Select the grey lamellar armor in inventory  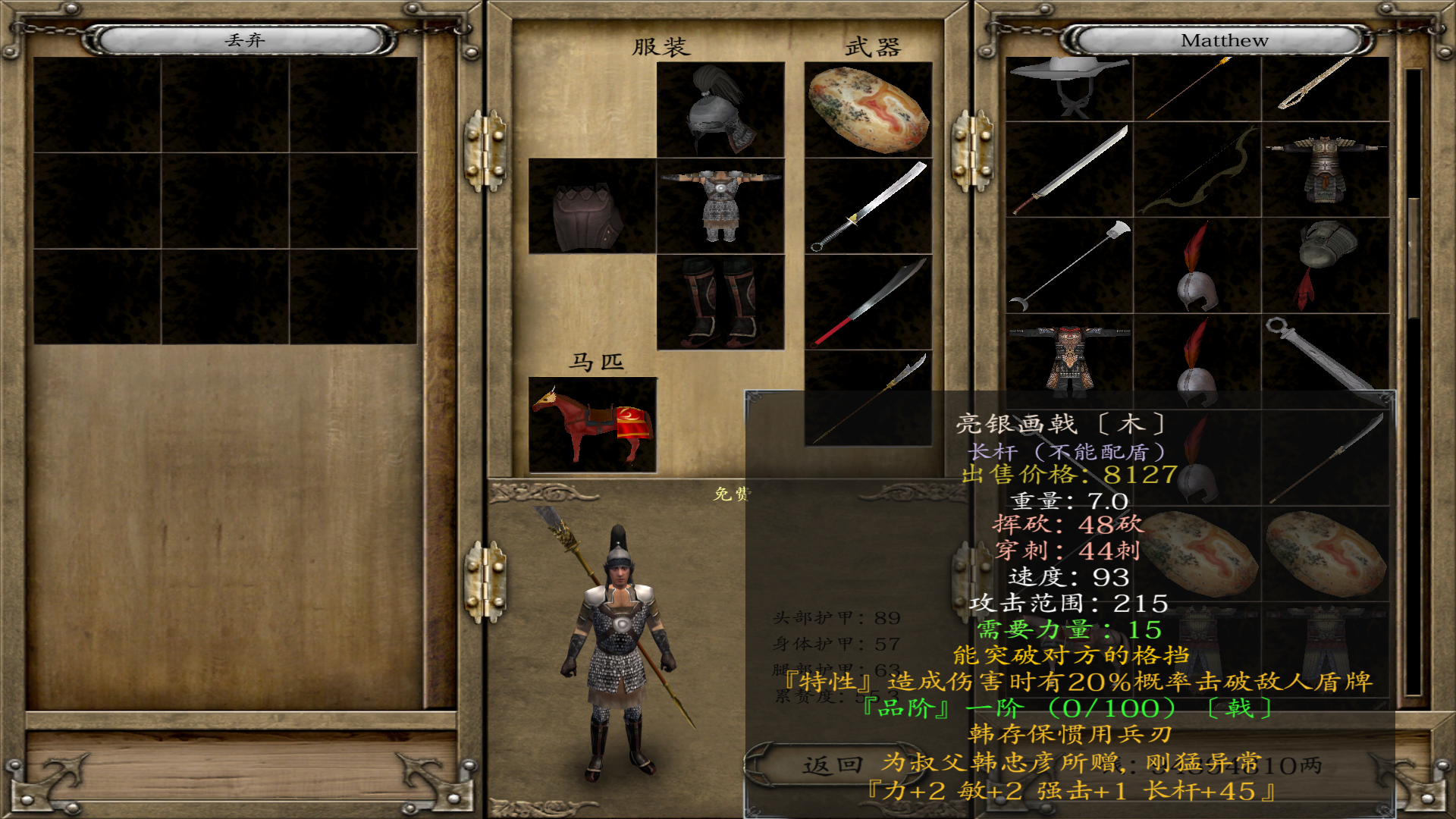[x=1325, y=170]
